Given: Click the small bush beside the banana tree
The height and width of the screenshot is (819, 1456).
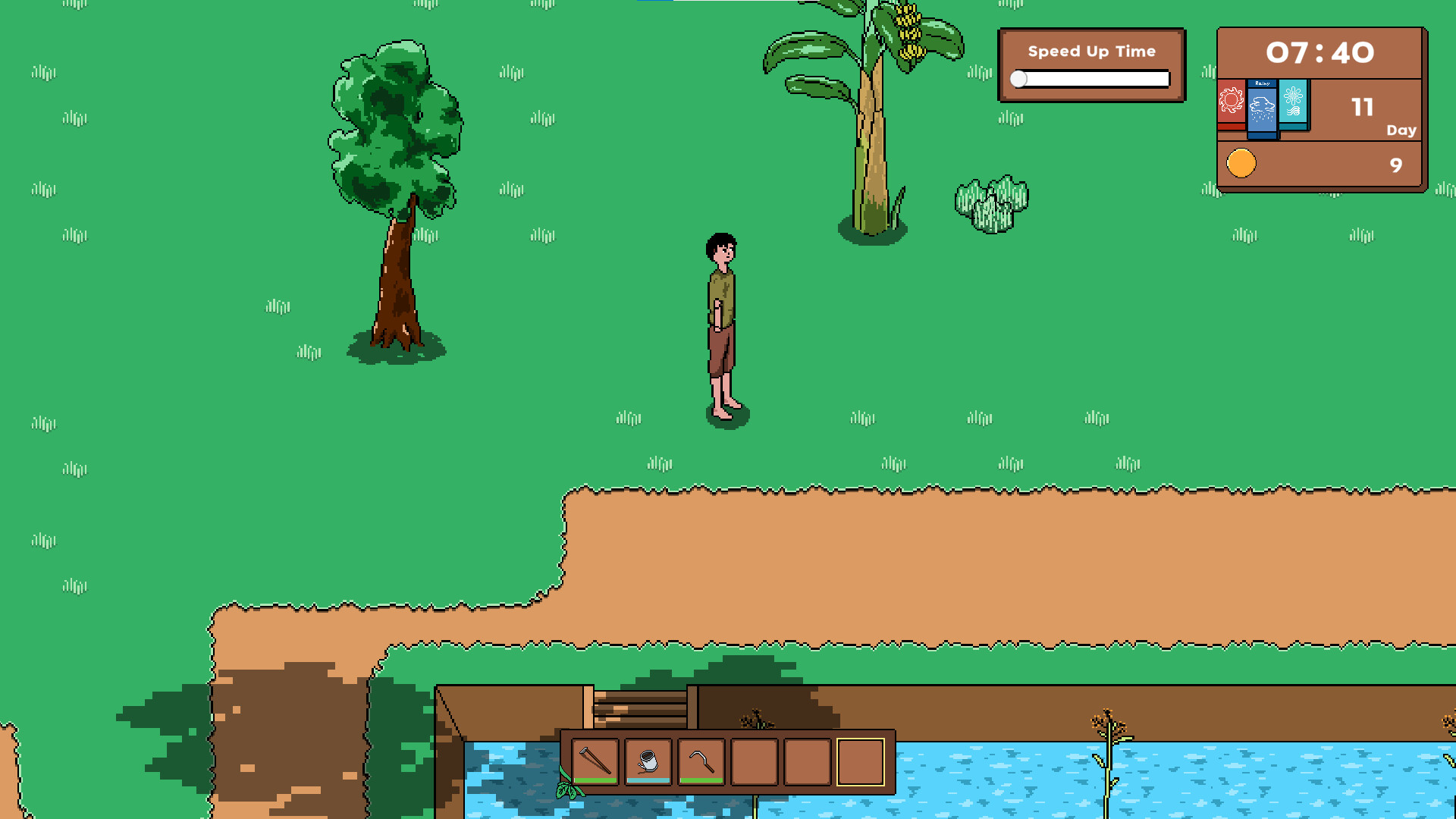Looking at the screenshot, I should click(x=990, y=199).
